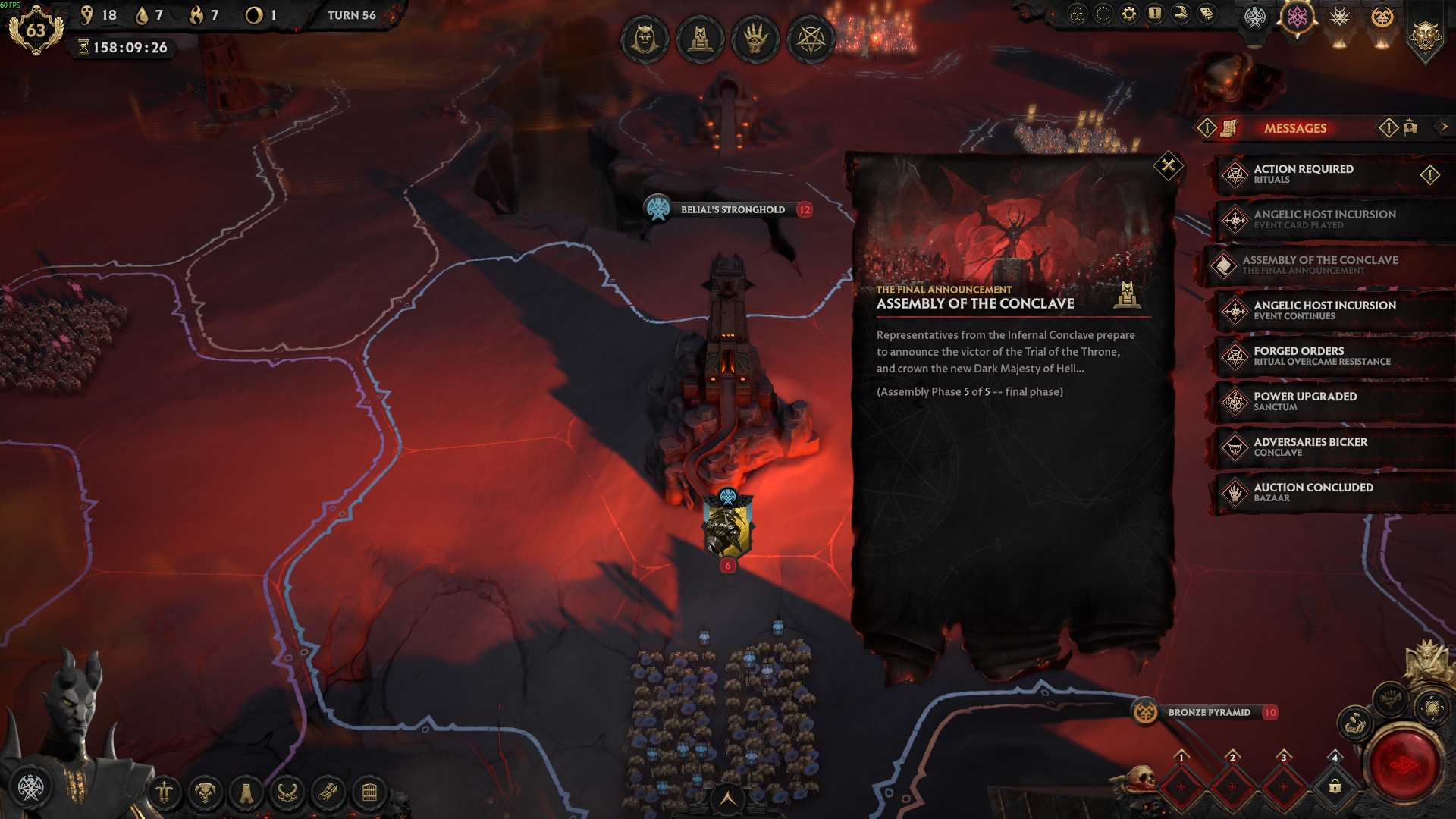Open the hand with eye icon menu

755,39
